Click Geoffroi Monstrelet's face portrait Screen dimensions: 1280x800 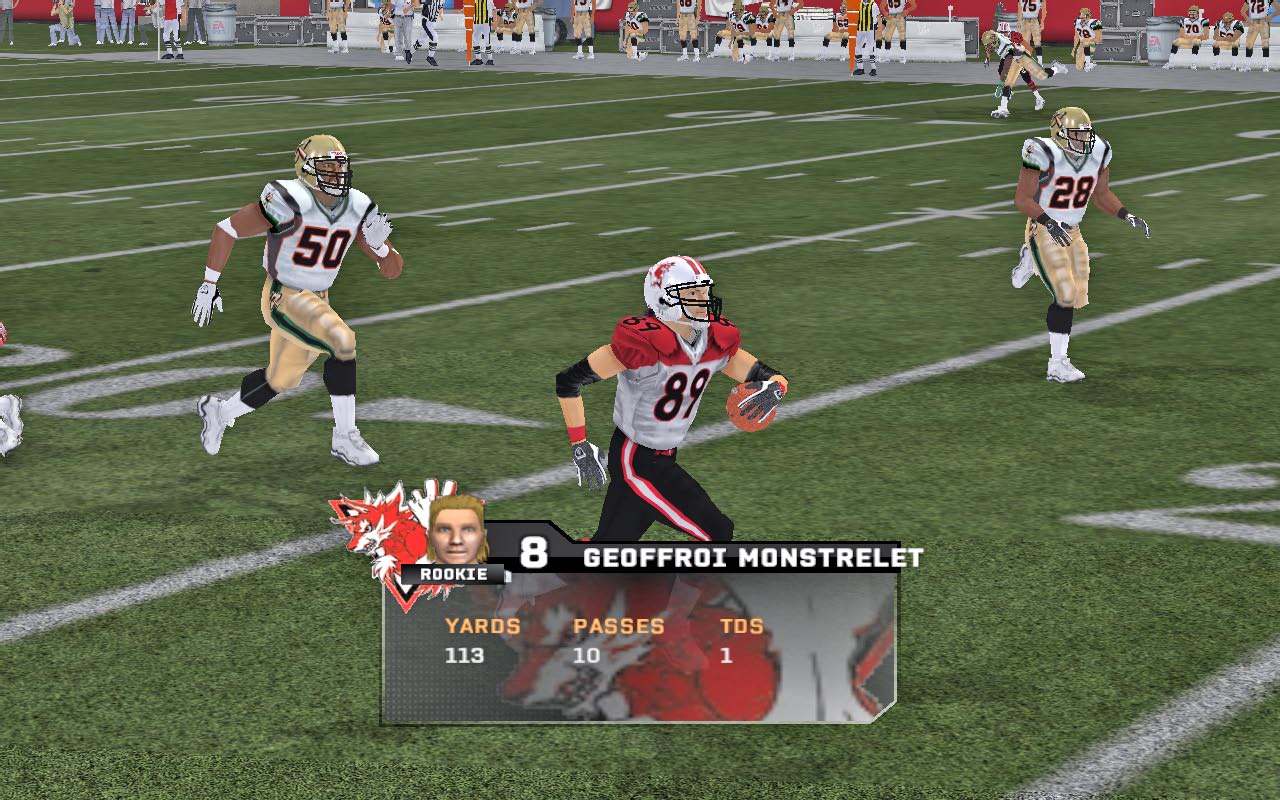[457, 530]
